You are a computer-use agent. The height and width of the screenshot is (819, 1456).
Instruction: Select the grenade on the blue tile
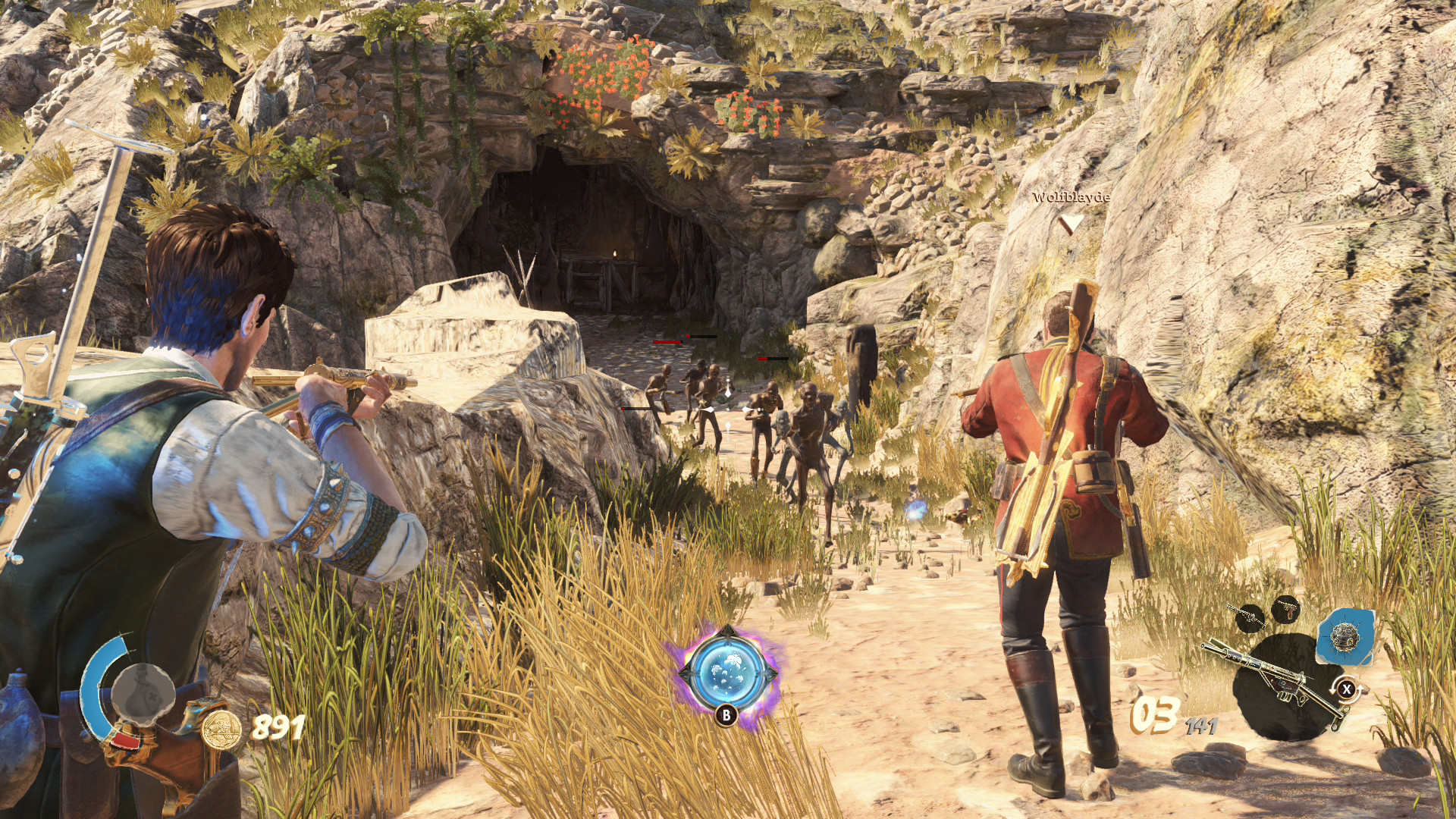pyautogui.click(x=1345, y=637)
